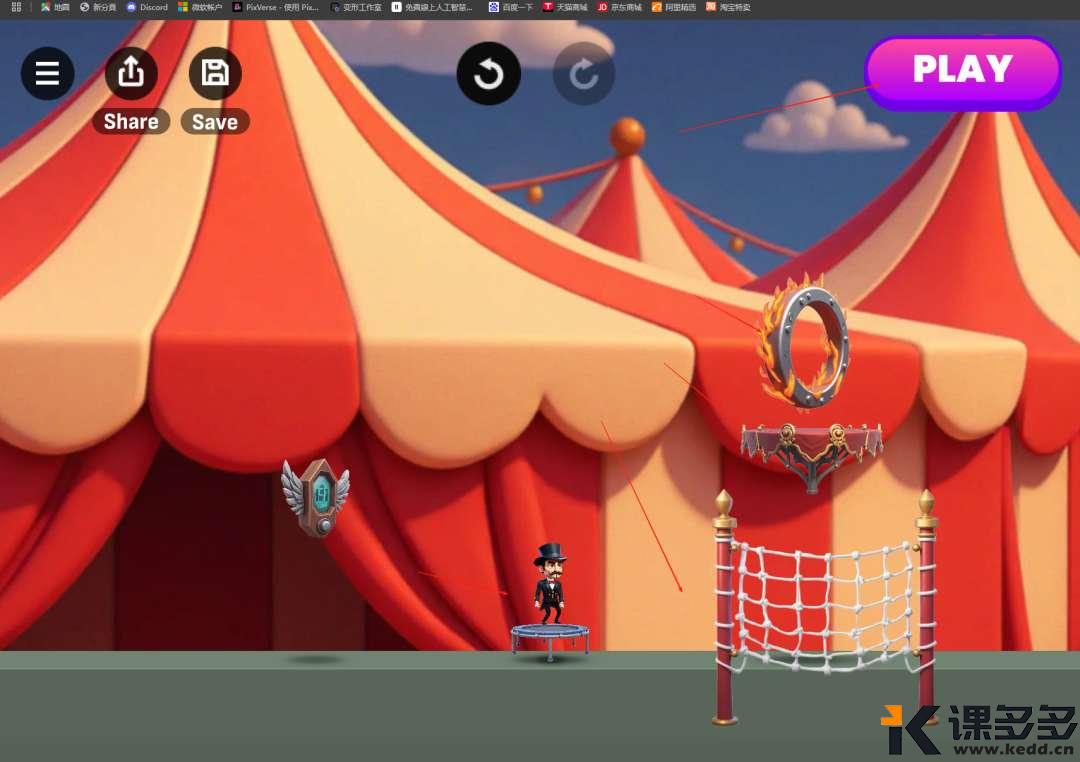Image resolution: width=1080 pixels, height=762 pixels.
Task: Open the PixVerse bookmark
Action: pyautogui.click(x=275, y=7)
